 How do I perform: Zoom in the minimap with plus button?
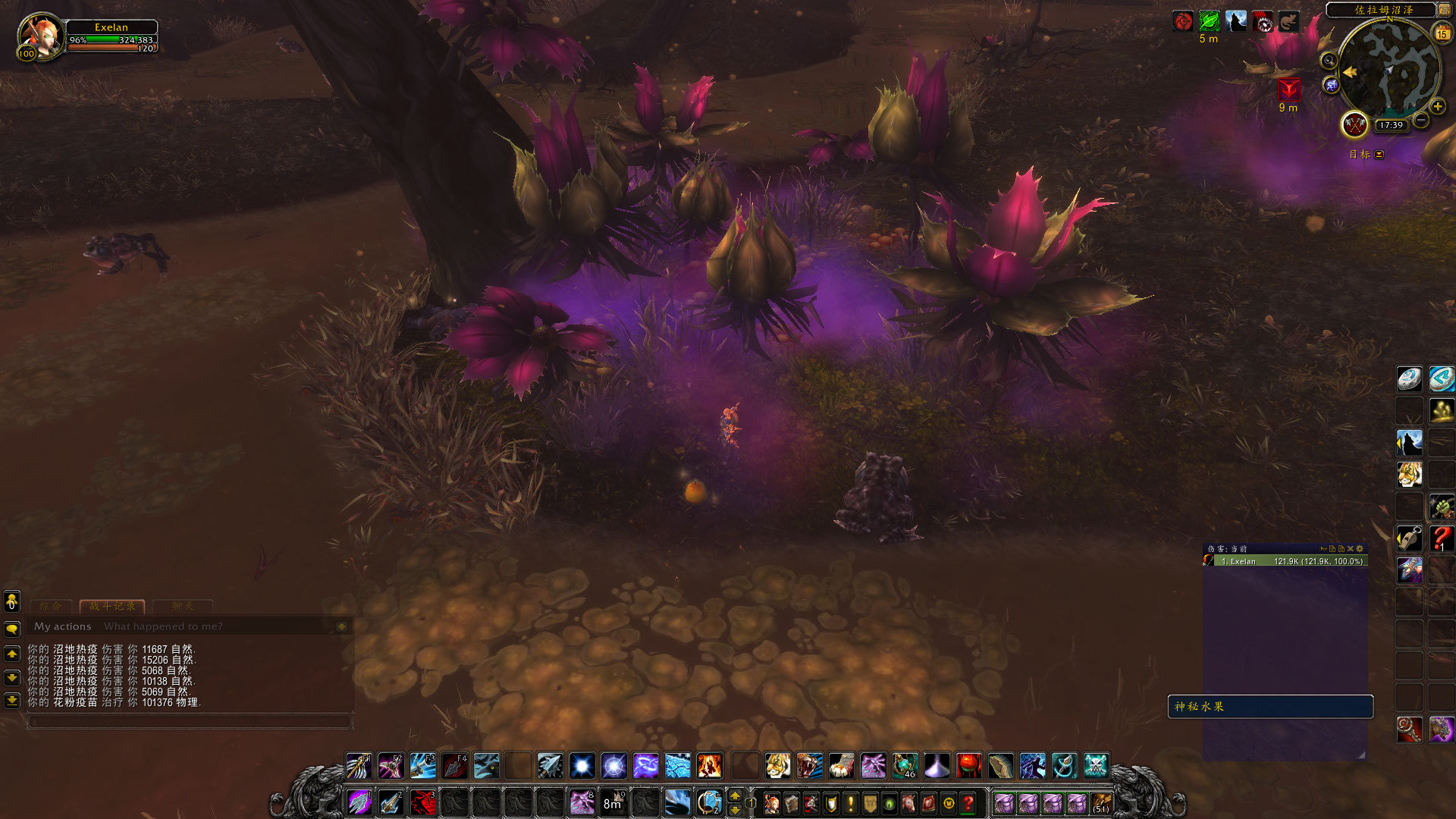[x=1437, y=106]
